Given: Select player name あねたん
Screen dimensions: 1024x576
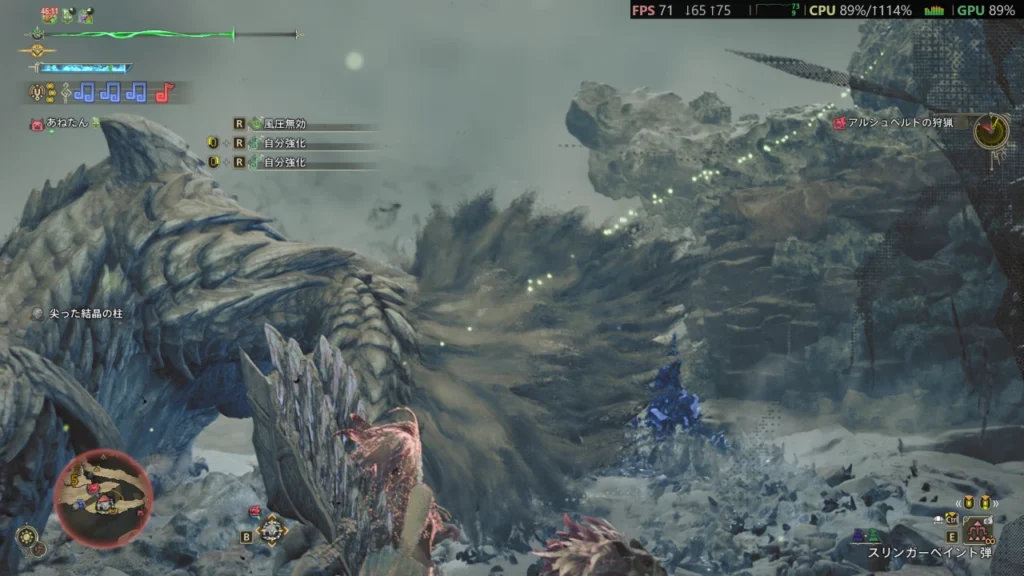Looking at the screenshot, I should 66,123.
